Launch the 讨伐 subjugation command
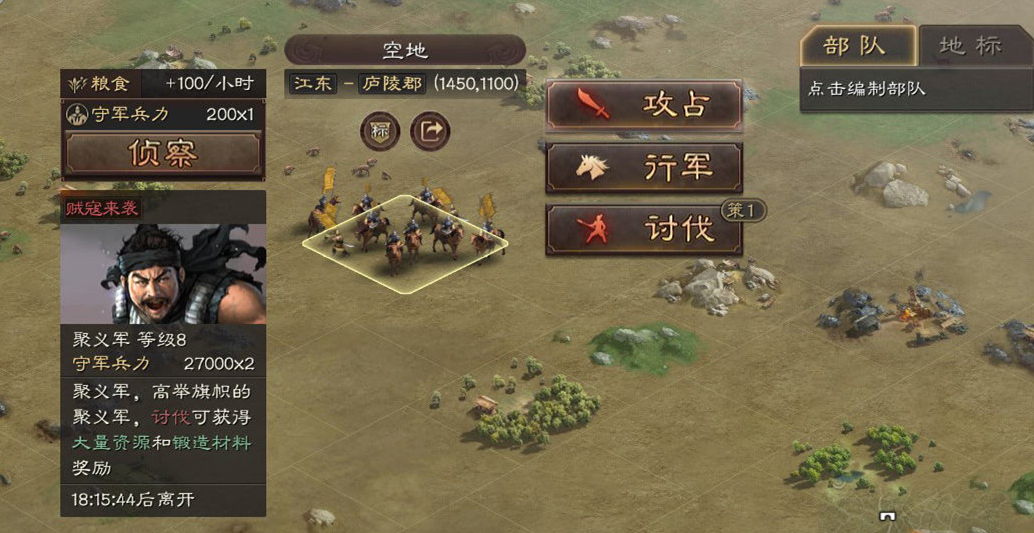Image resolution: width=1034 pixels, height=533 pixels. pos(644,230)
